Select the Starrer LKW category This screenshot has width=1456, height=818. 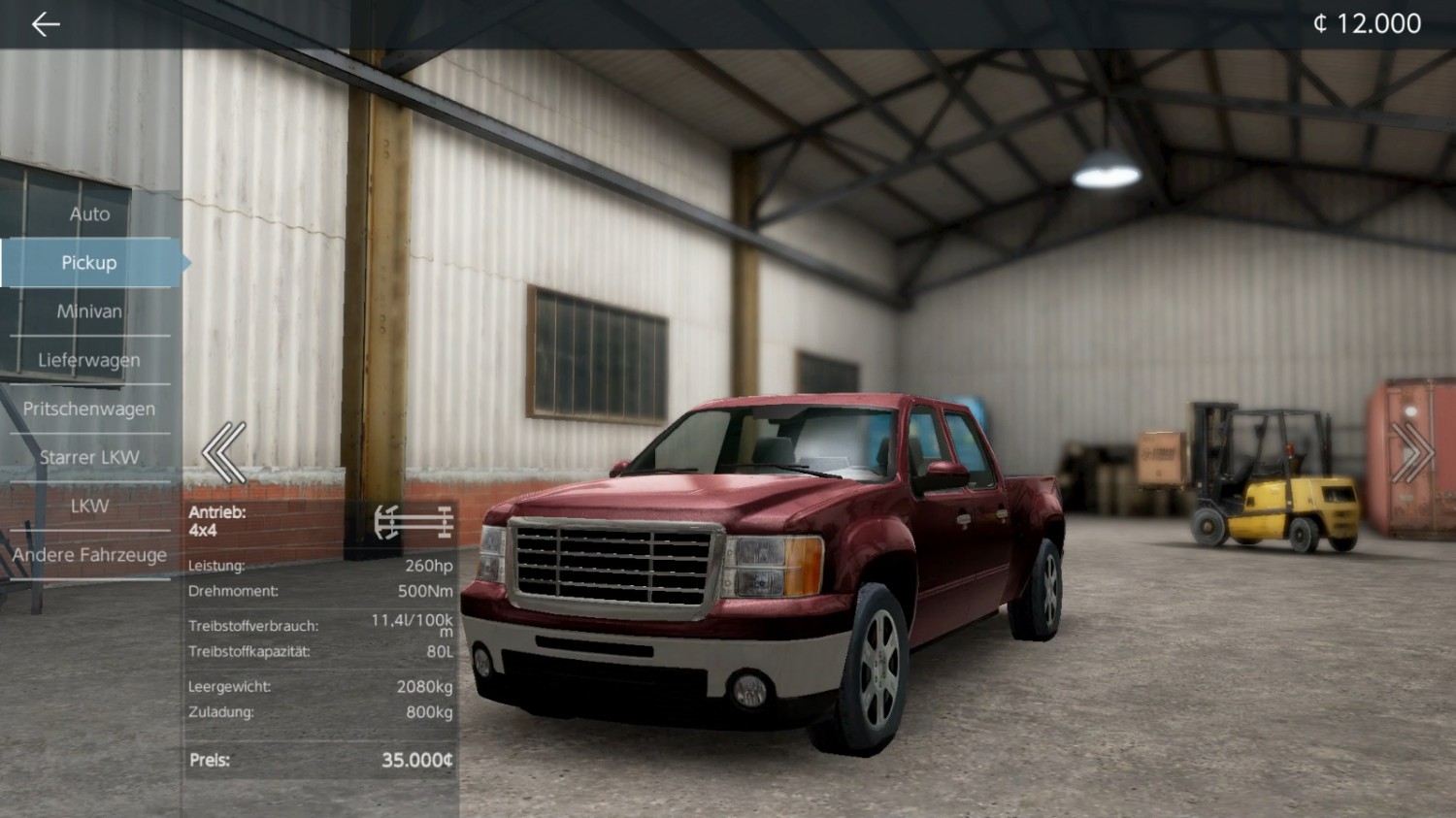pyautogui.click(x=89, y=457)
